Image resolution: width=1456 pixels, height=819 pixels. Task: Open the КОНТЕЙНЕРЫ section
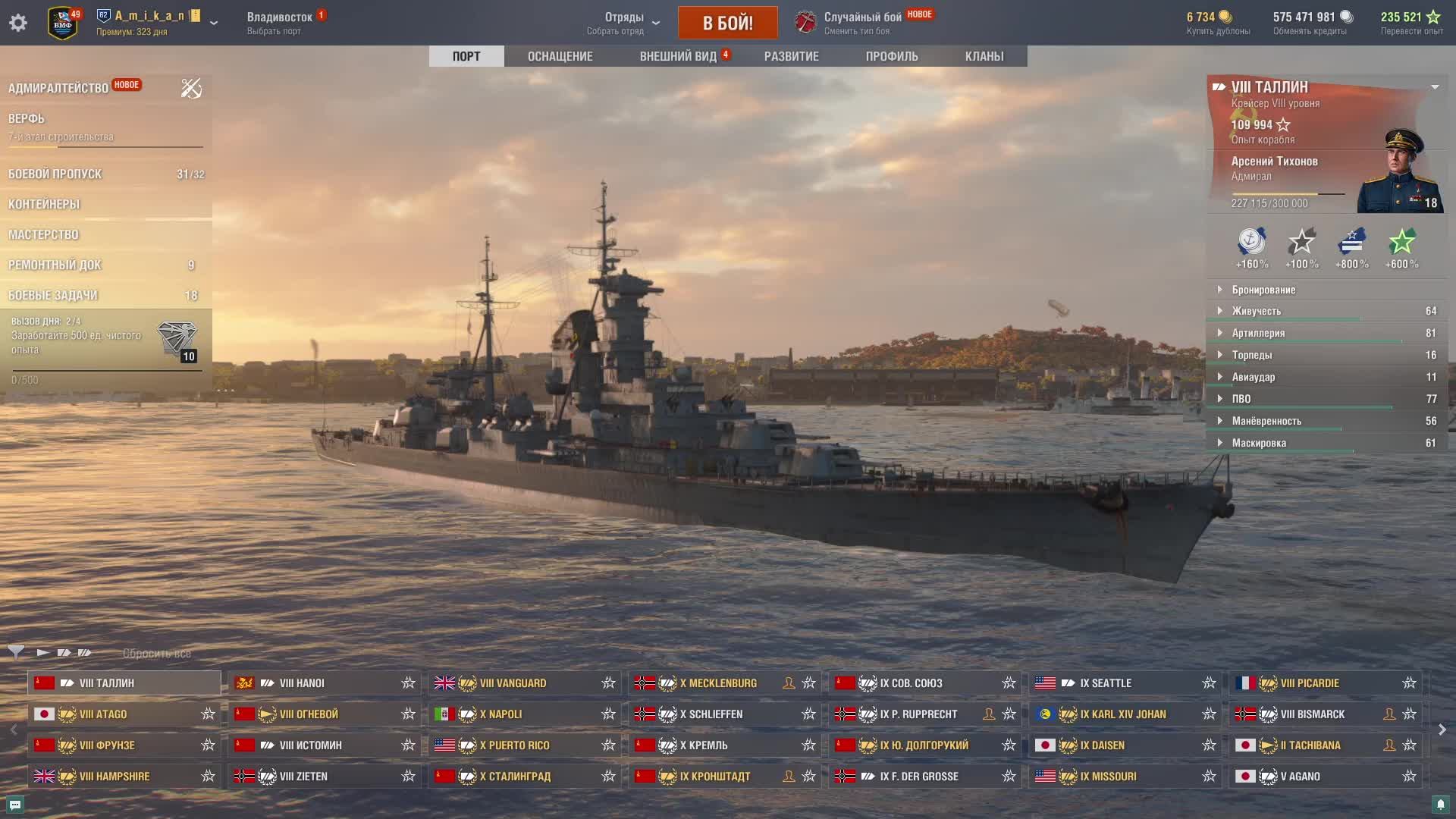(44, 204)
